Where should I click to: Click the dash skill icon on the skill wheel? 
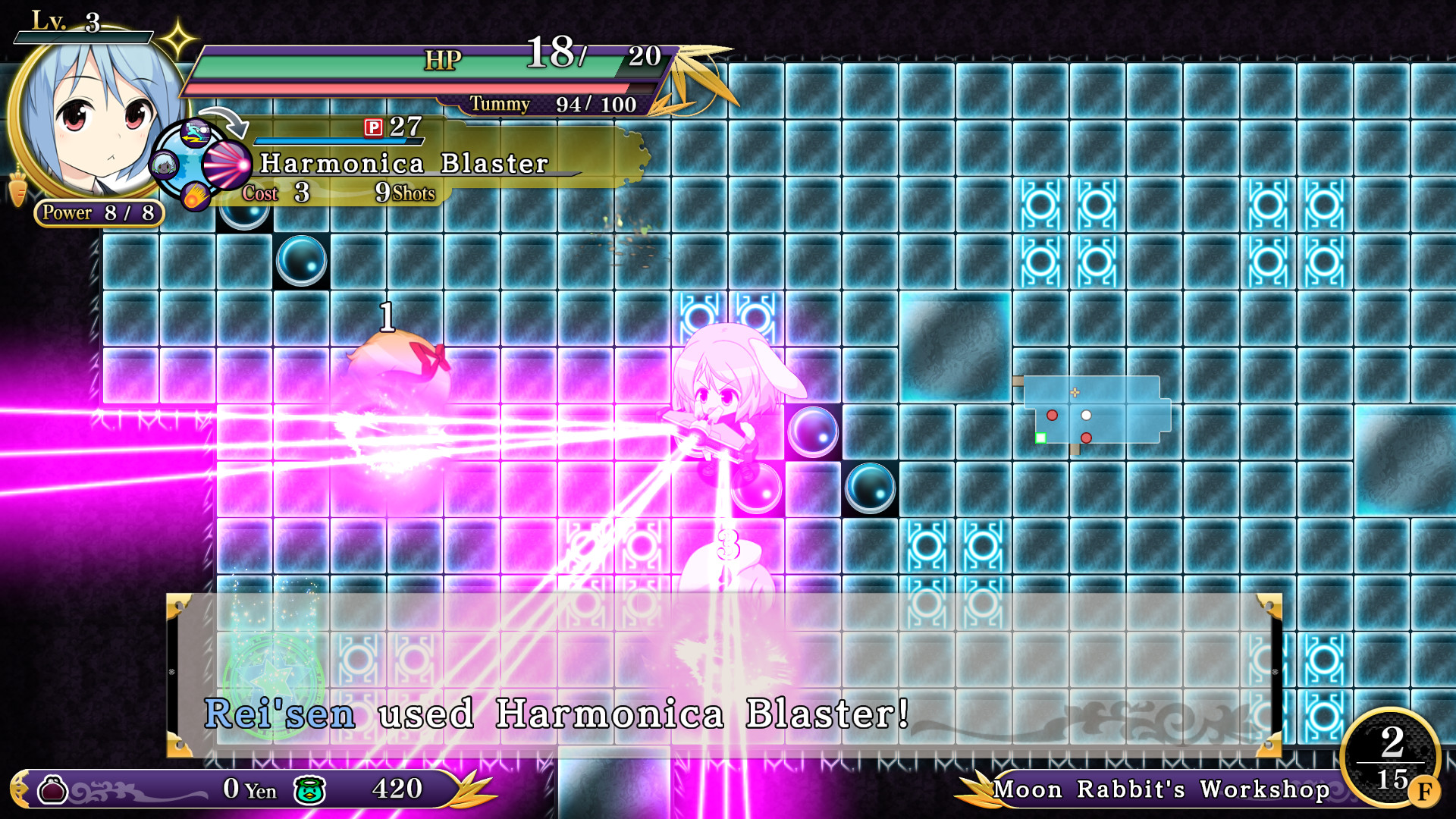196,133
